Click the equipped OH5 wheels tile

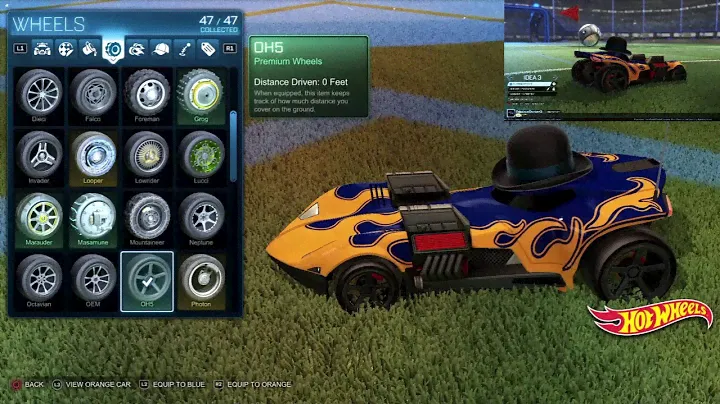tap(147, 280)
